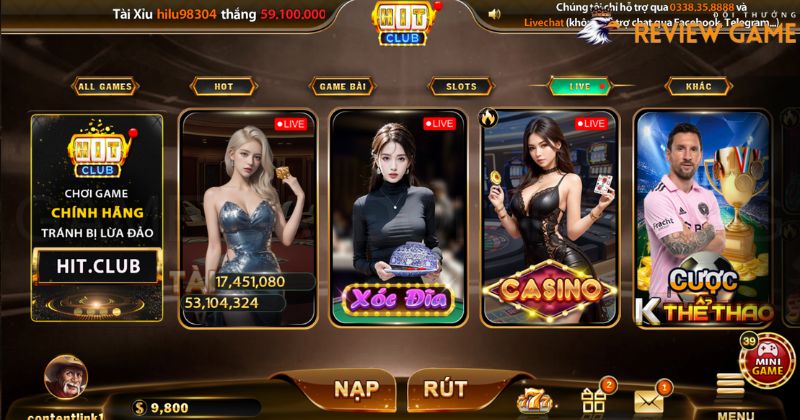Screen dimensions: 800x420
Task: Tap the RÚT withdraw button
Action: [x=445, y=389]
